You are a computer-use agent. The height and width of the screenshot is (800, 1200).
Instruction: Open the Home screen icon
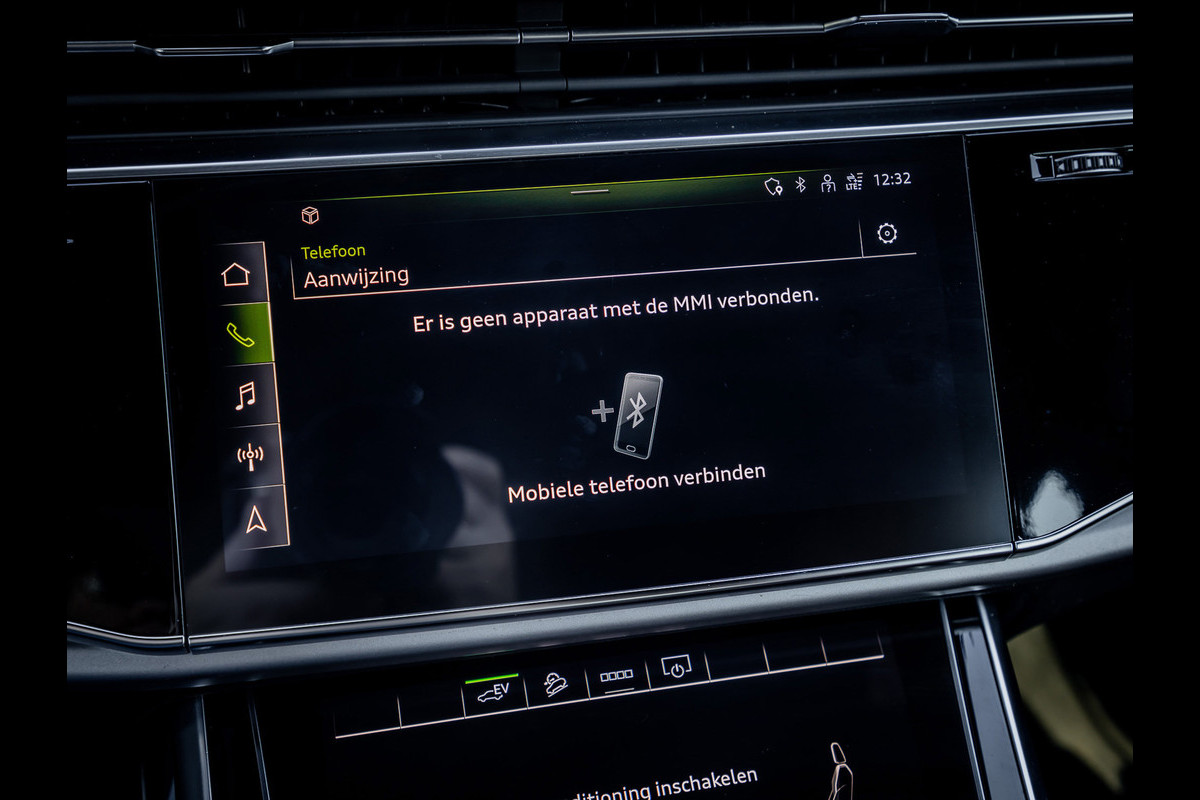point(236,273)
